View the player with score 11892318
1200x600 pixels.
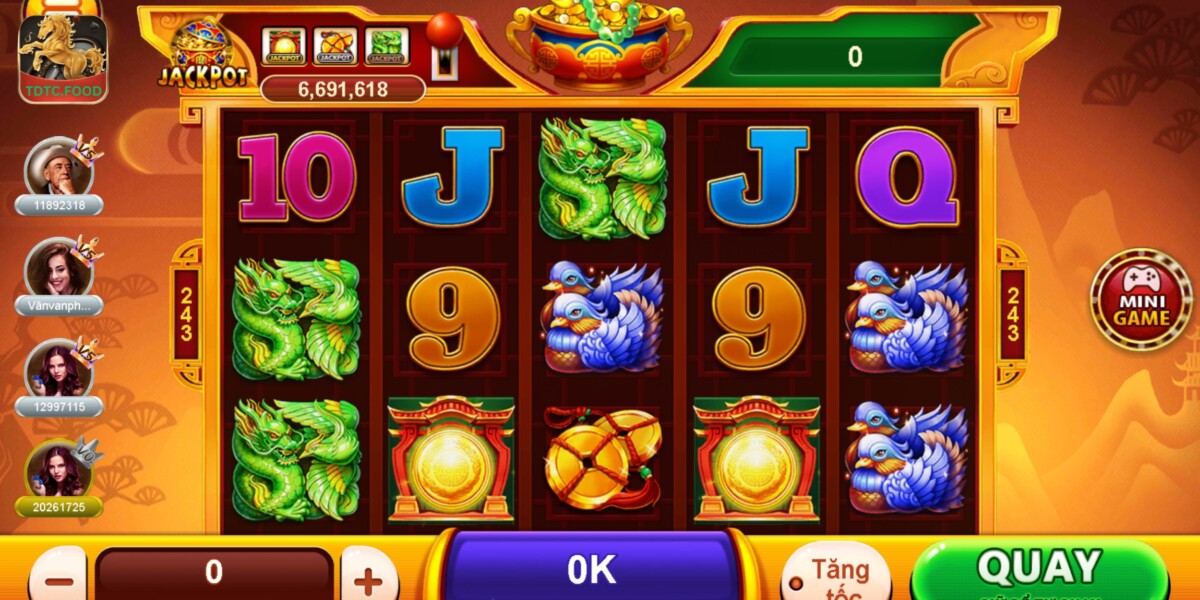click(59, 168)
